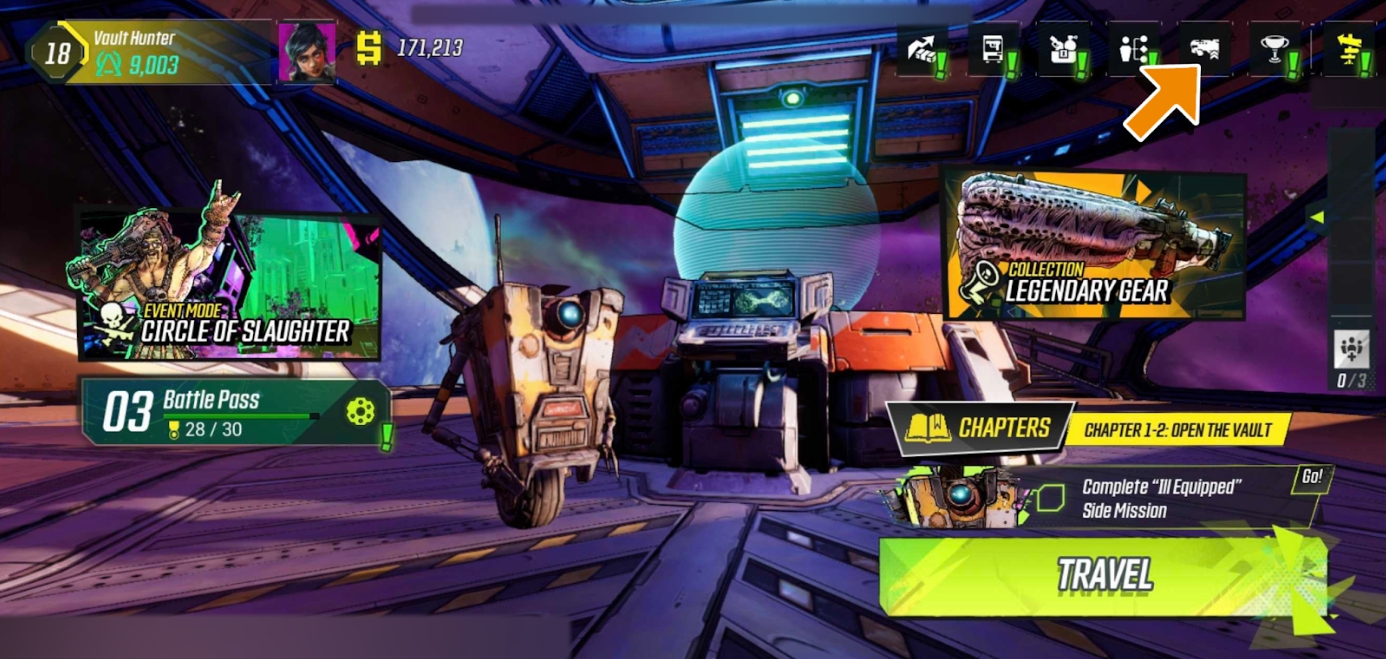Open the Legendary Gear collection banner

coord(1094,246)
